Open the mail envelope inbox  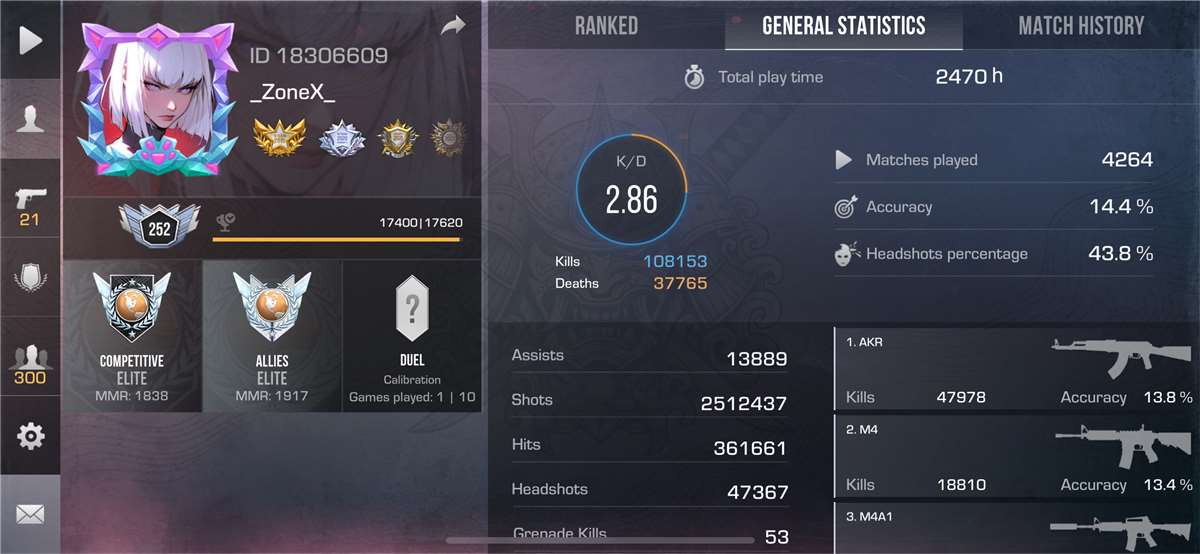click(30, 514)
